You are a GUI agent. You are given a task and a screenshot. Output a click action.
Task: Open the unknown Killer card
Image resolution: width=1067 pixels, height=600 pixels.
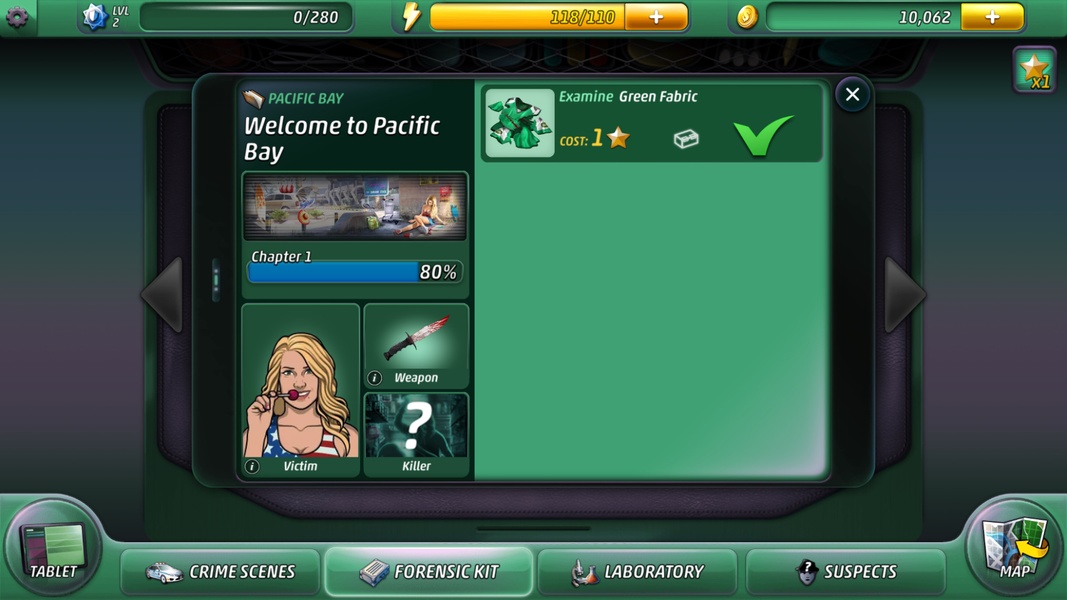(416, 434)
